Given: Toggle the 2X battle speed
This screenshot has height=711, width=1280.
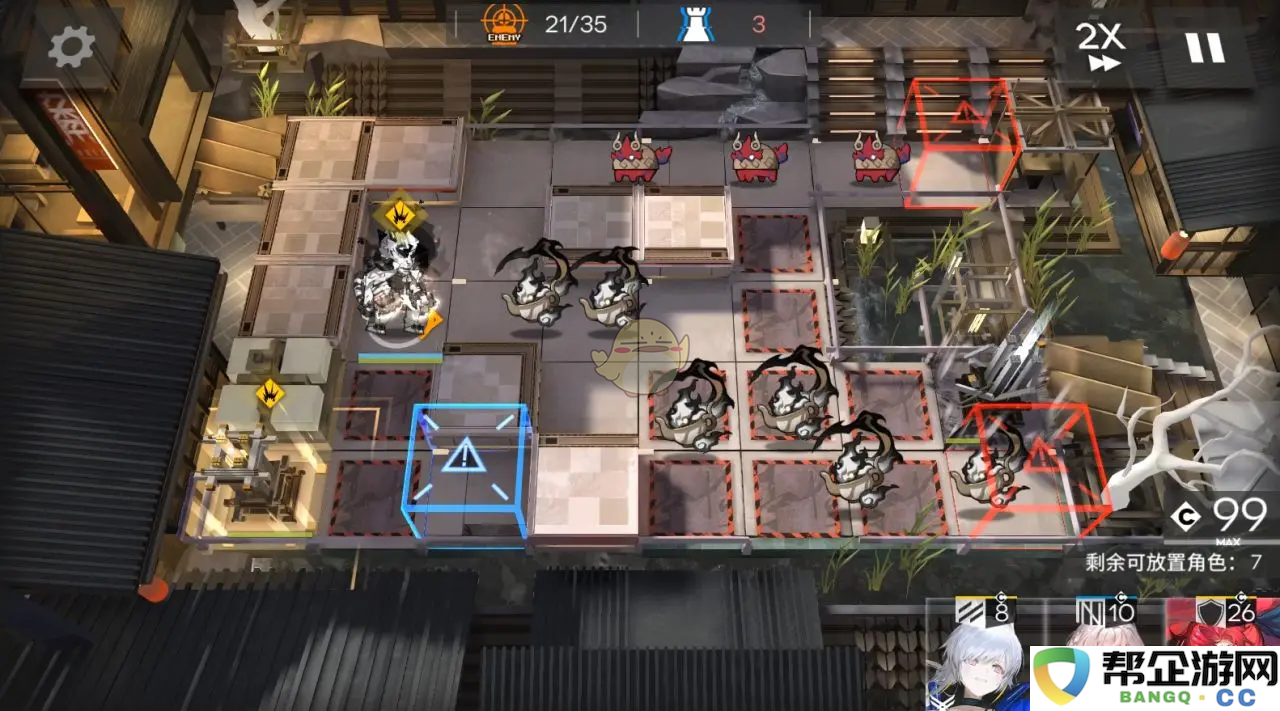Looking at the screenshot, I should (x=1100, y=46).
